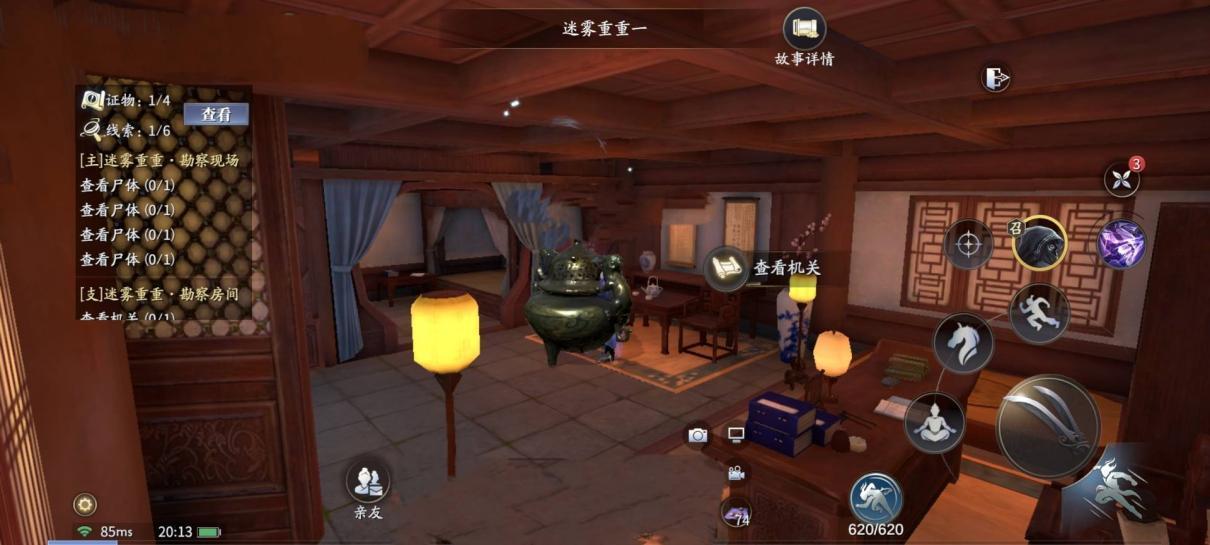Viewport: 1210px width, 545px height.
Task: Open the 亲友 friends panel
Action: [x=367, y=482]
